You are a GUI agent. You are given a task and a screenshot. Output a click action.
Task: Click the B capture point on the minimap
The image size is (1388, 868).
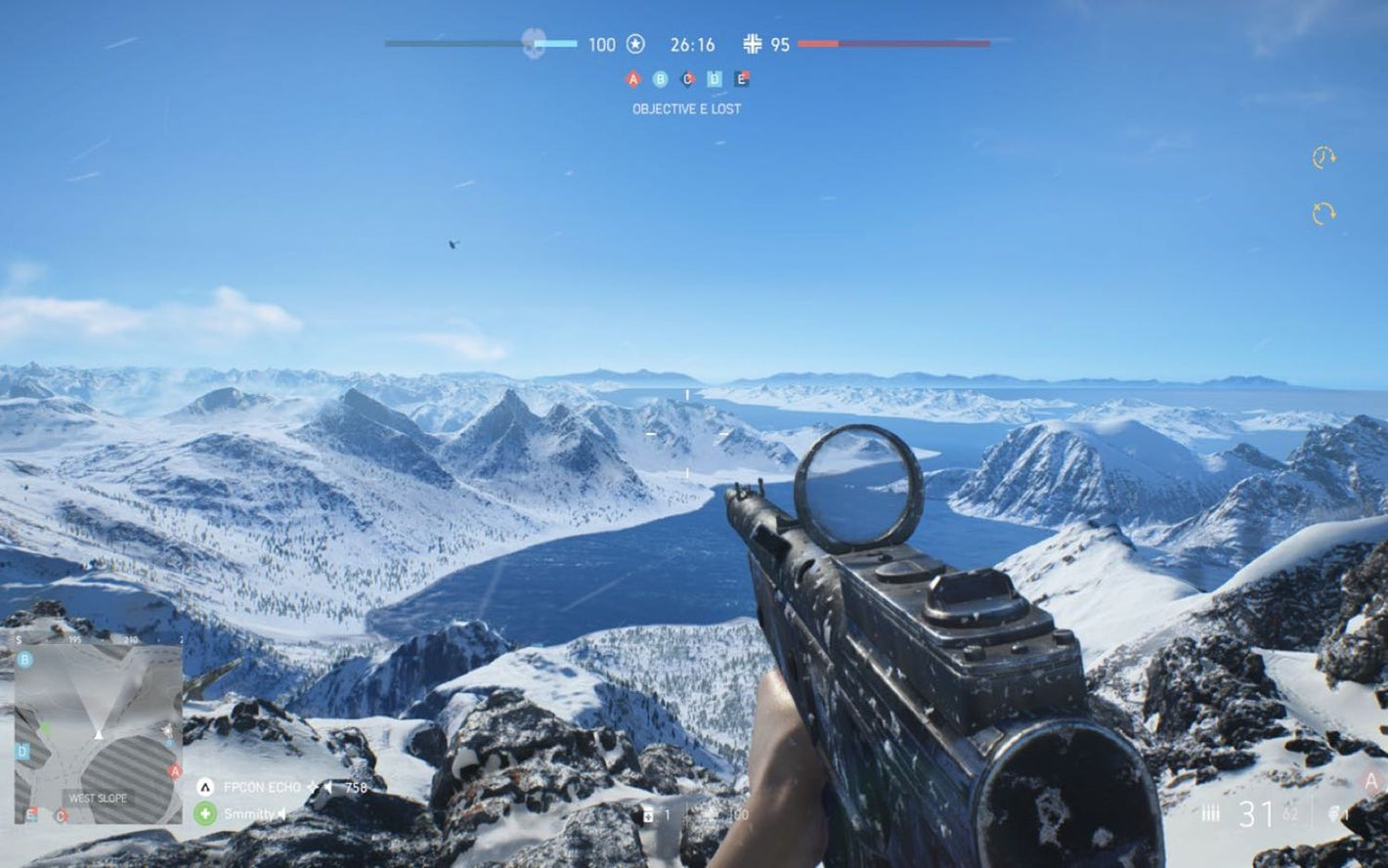click(x=25, y=660)
